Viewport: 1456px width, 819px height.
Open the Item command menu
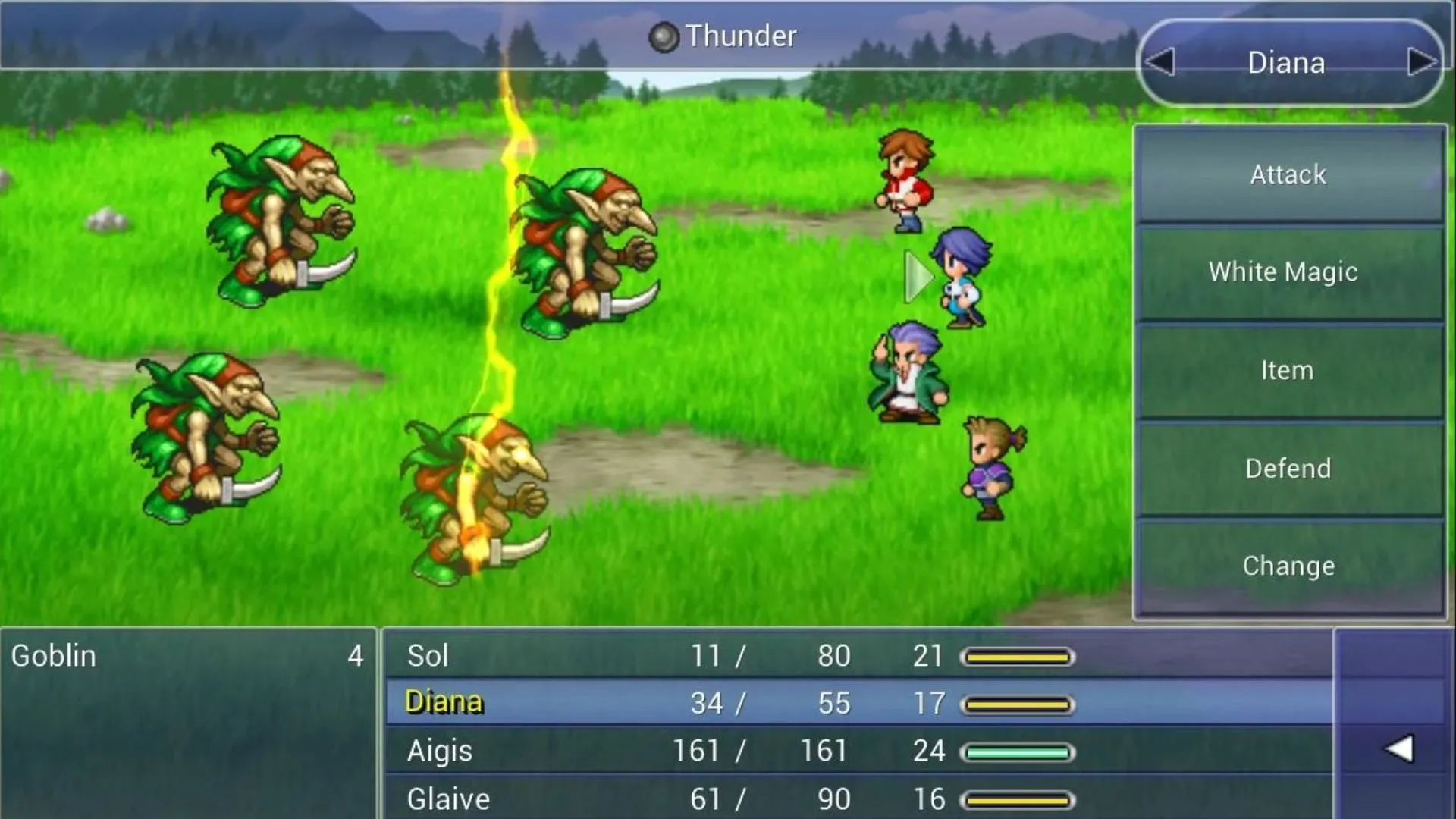click(x=1287, y=370)
